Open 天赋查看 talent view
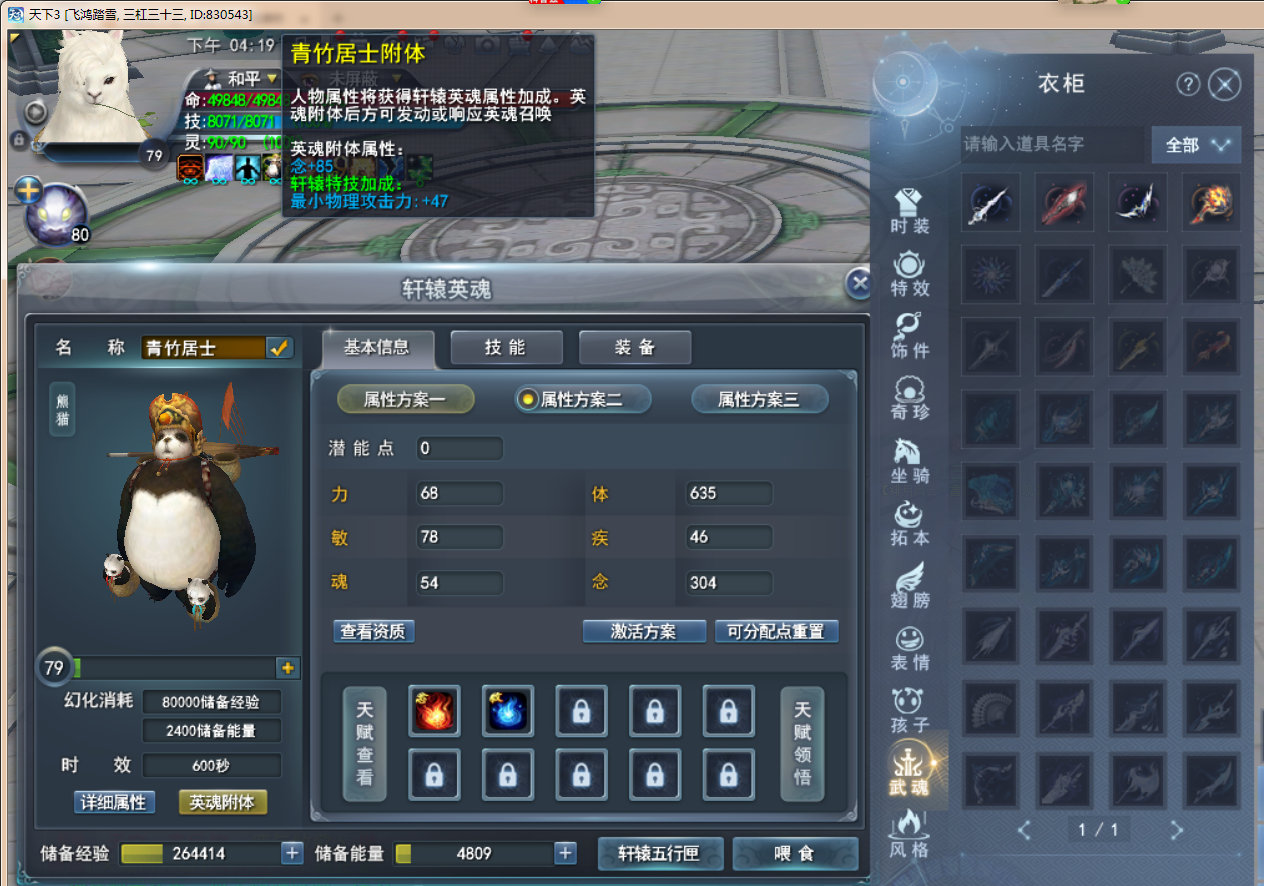This screenshot has width=1264, height=886. 364,743
